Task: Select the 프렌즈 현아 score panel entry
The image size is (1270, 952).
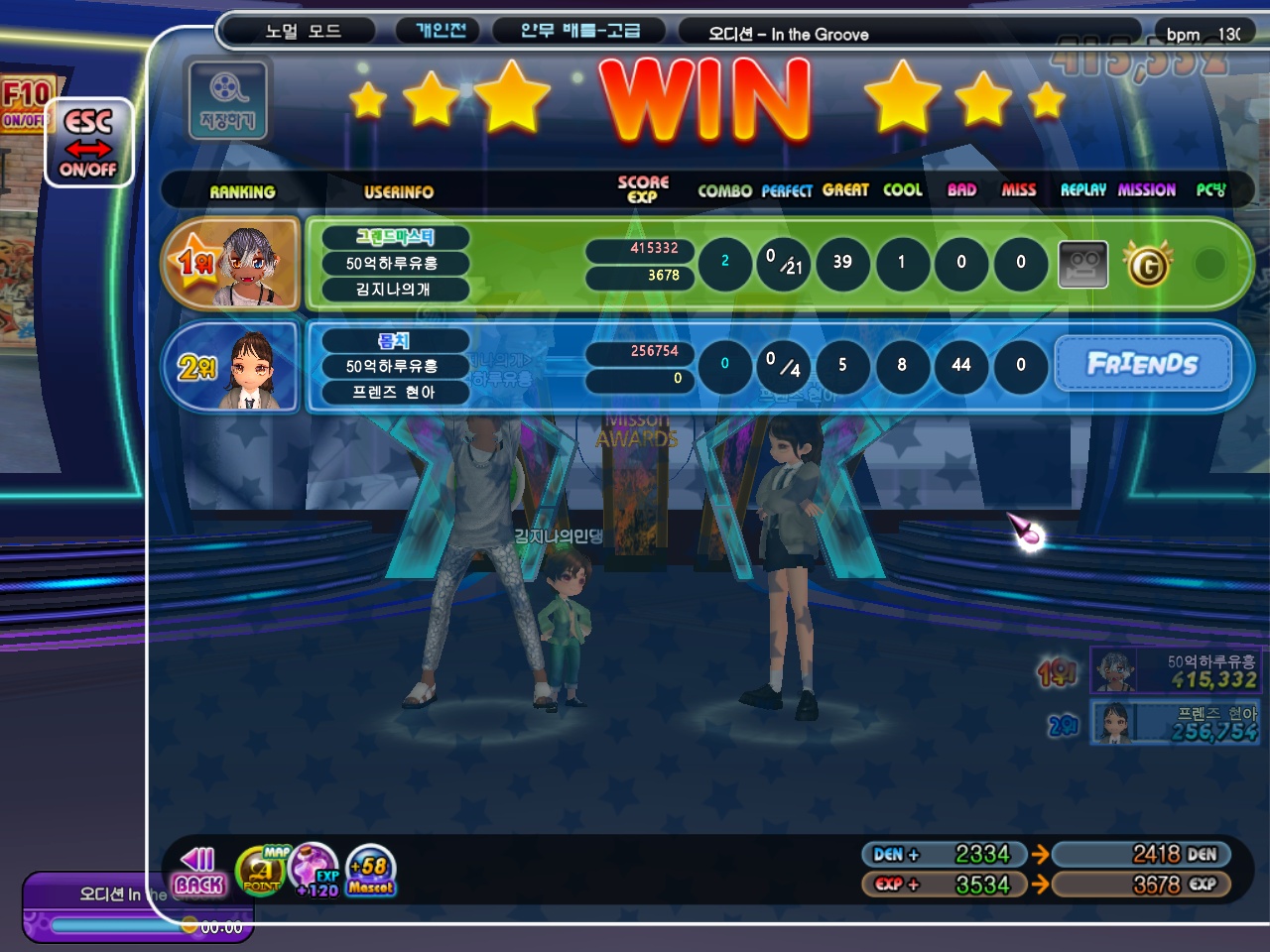Action: (1175, 723)
